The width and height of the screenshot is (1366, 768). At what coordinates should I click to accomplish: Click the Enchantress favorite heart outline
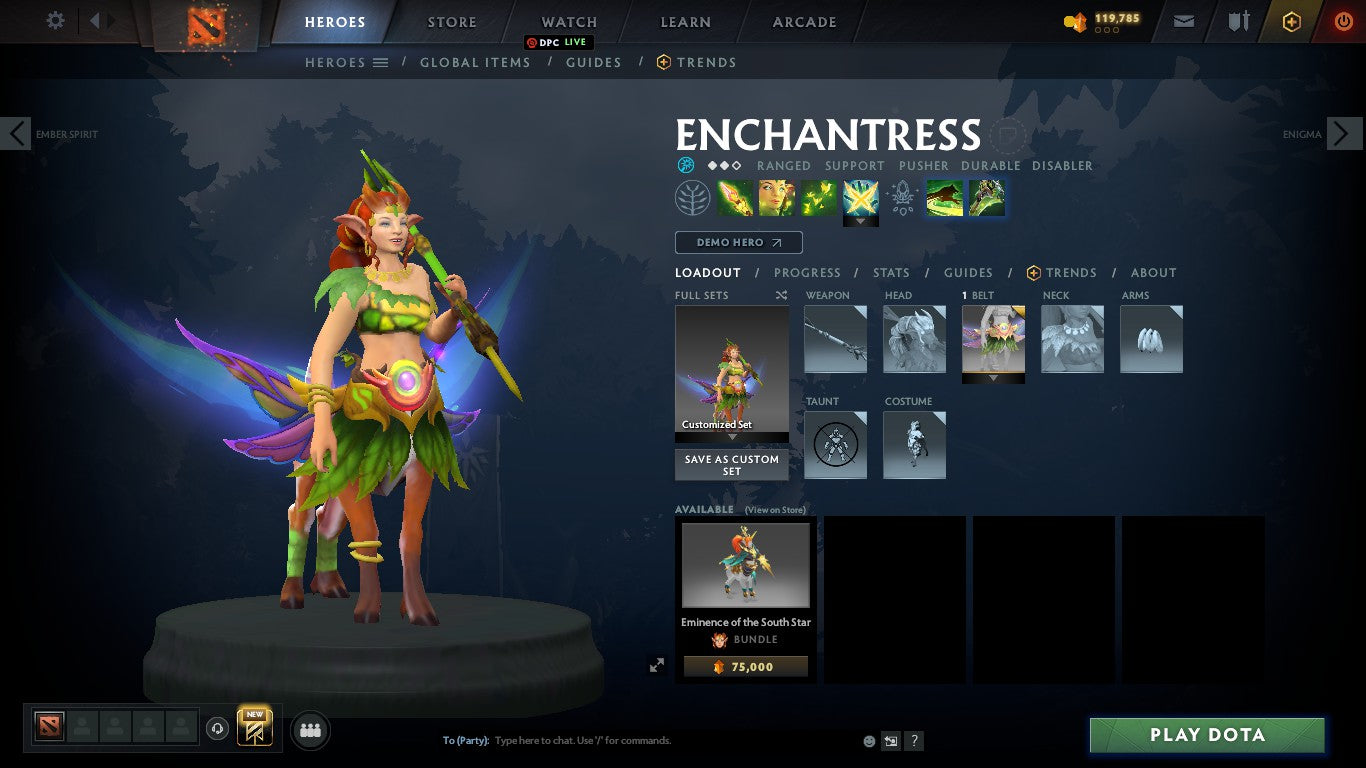pos(1008,137)
